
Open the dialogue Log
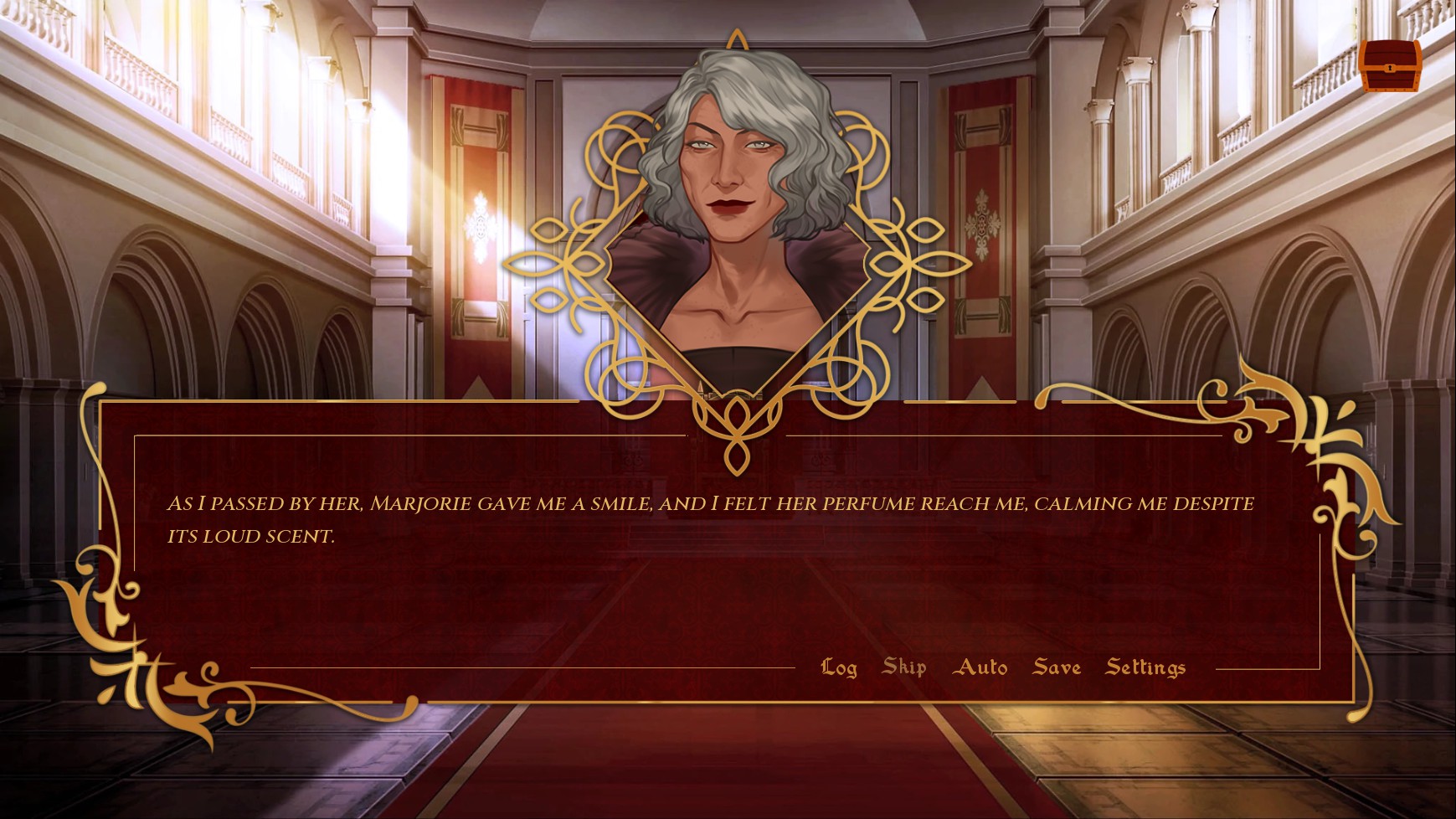(838, 667)
